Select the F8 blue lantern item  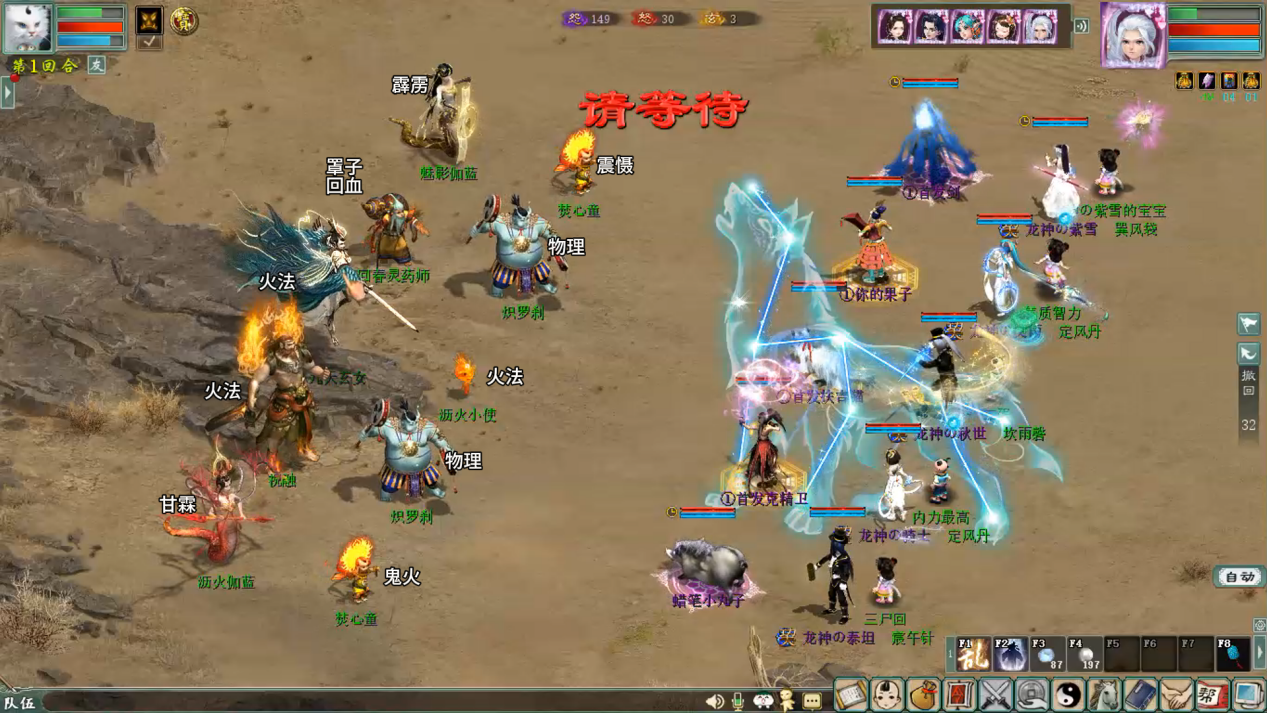click(1233, 654)
